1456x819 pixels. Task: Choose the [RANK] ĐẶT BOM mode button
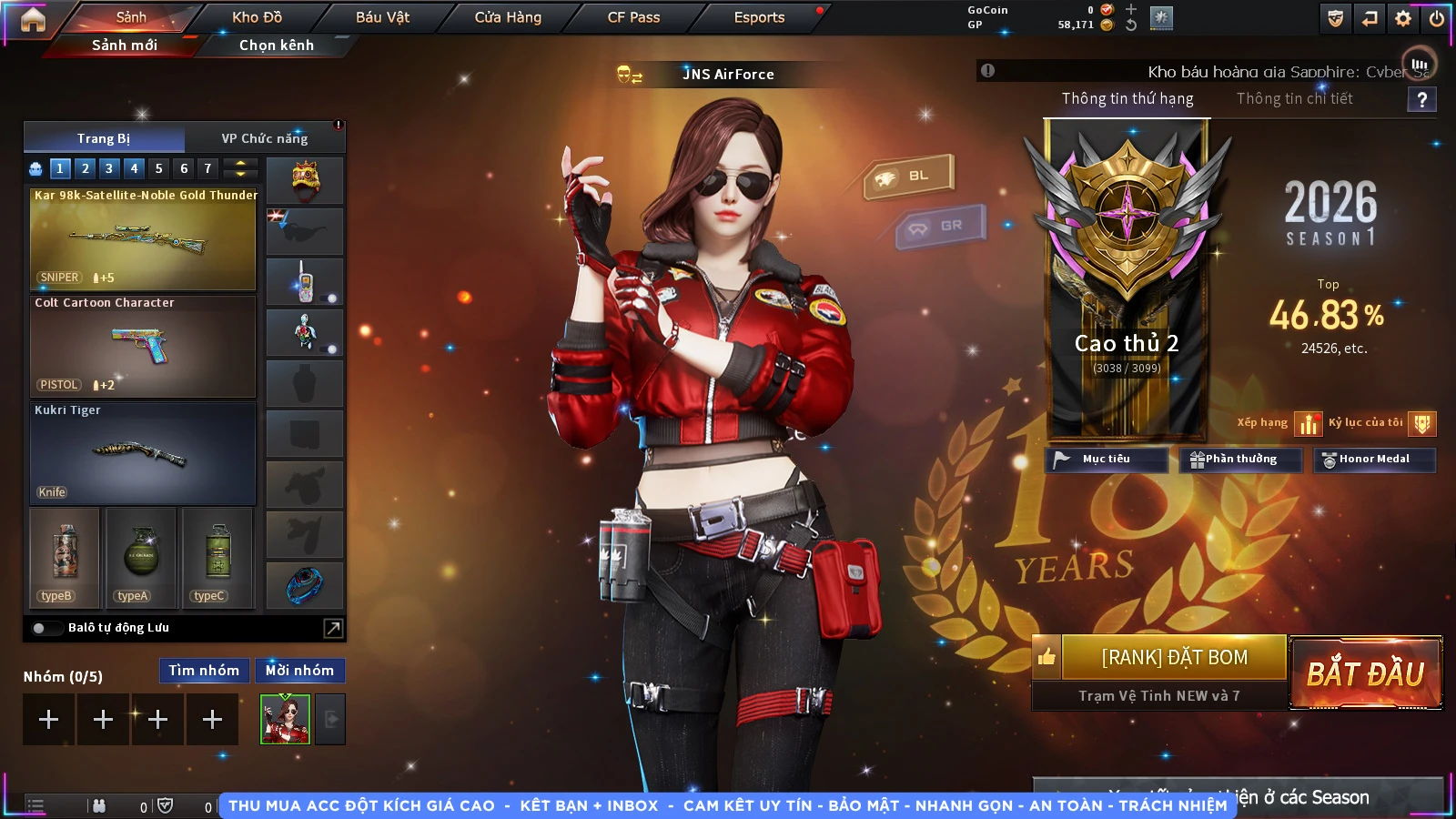tap(1174, 657)
